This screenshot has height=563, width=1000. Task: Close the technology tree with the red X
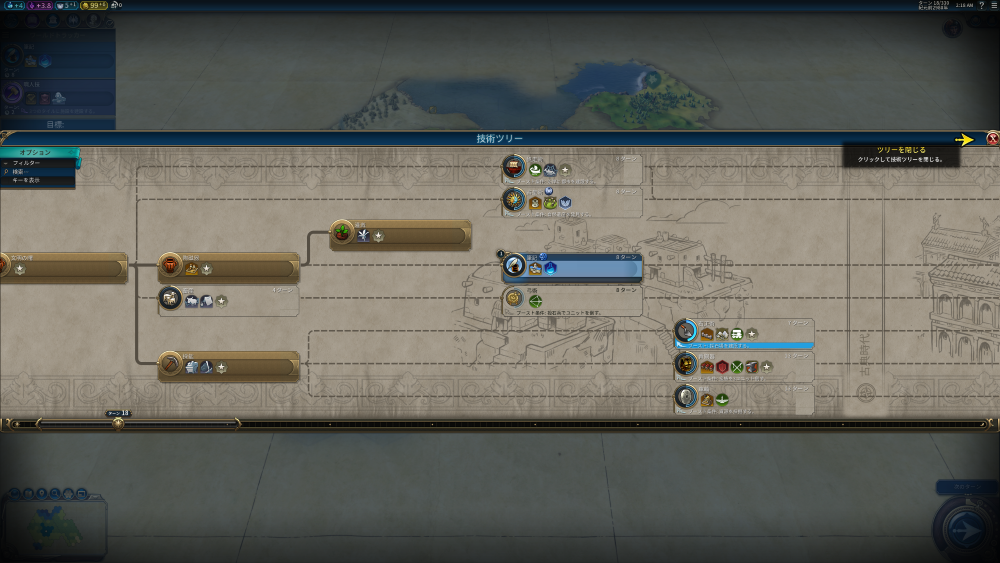[992, 139]
